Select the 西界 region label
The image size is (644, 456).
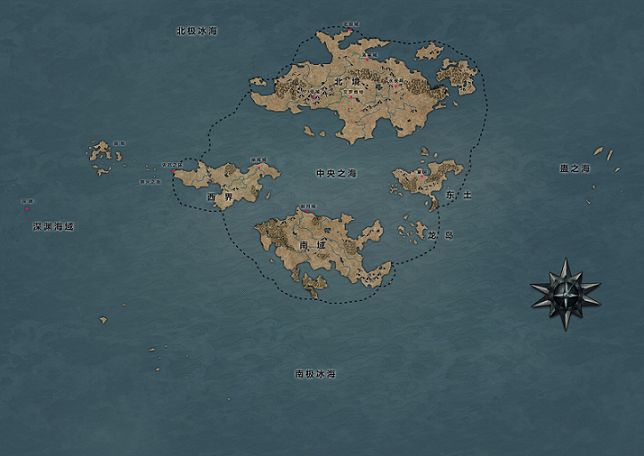click(x=219, y=198)
